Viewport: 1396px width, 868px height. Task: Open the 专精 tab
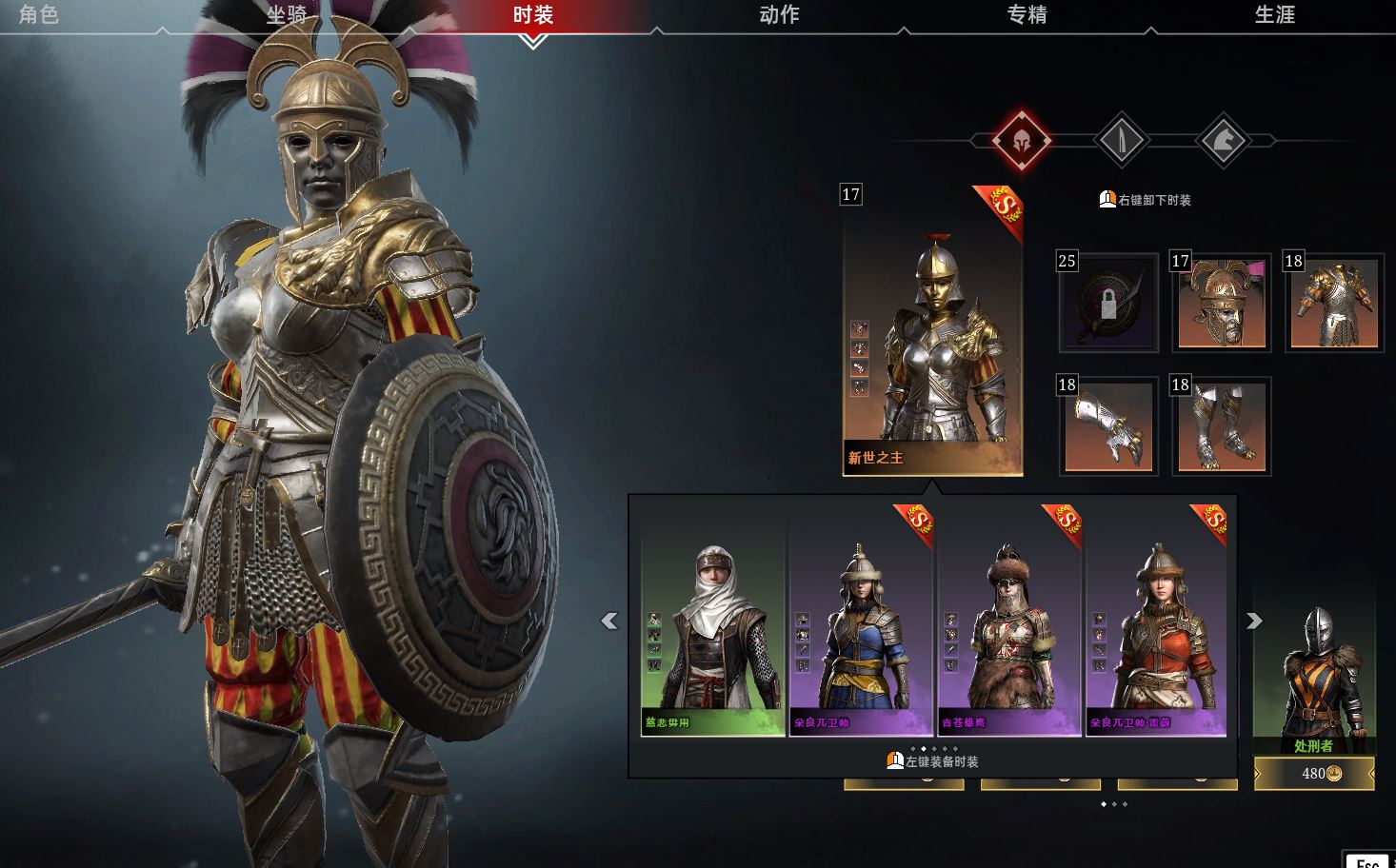[x=1027, y=14]
